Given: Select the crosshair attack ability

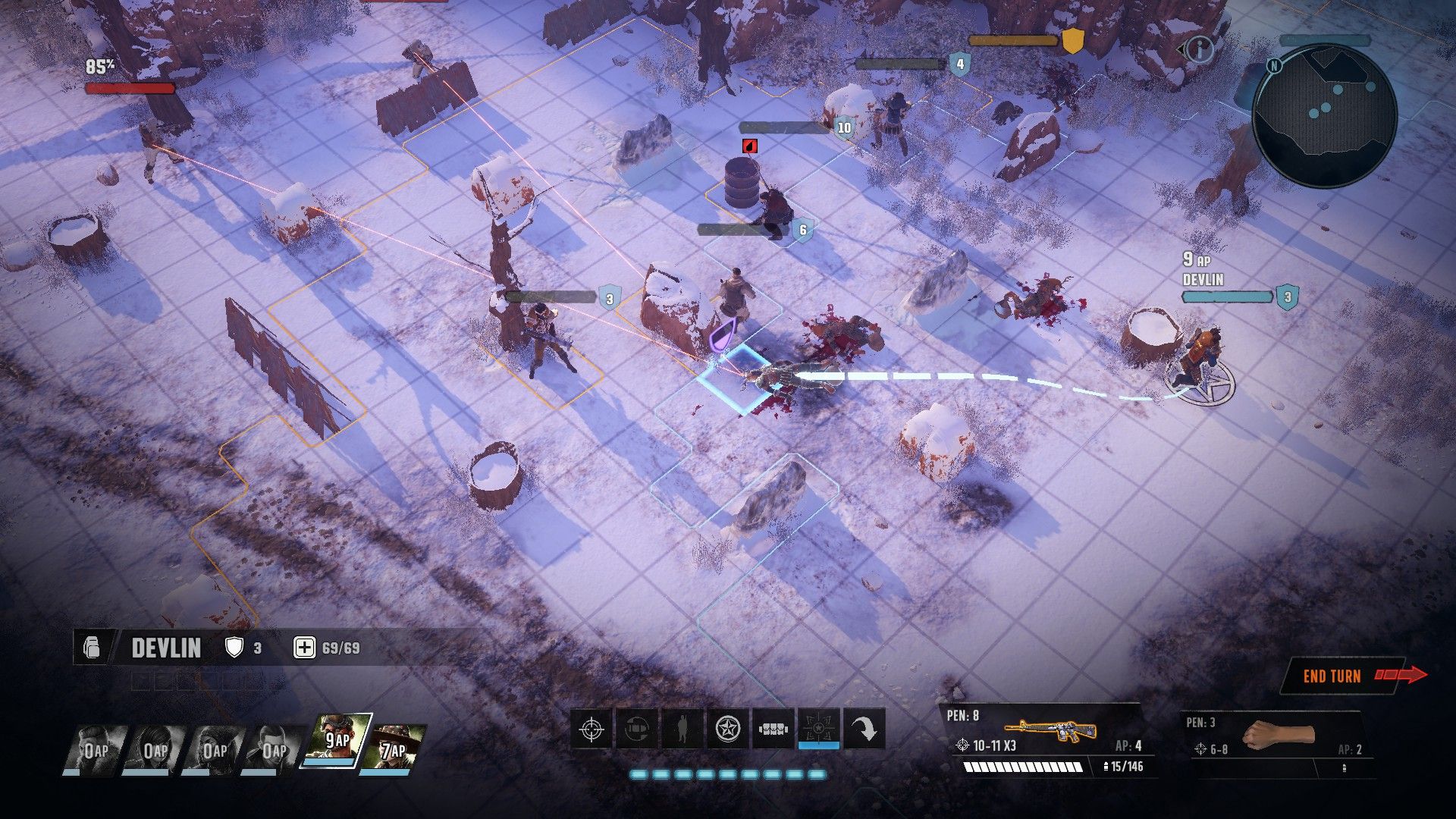Looking at the screenshot, I should tap(591, 730).
